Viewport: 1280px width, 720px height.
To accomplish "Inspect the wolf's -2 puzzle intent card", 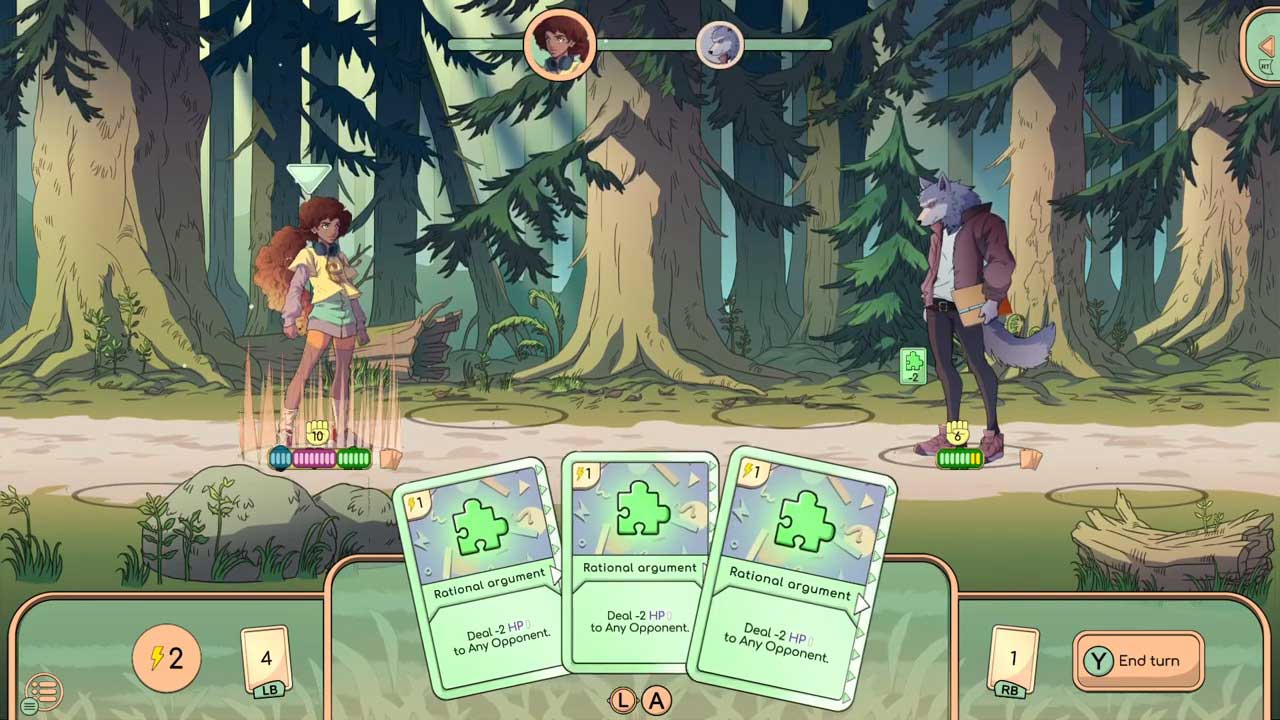I will pos(912,366).
